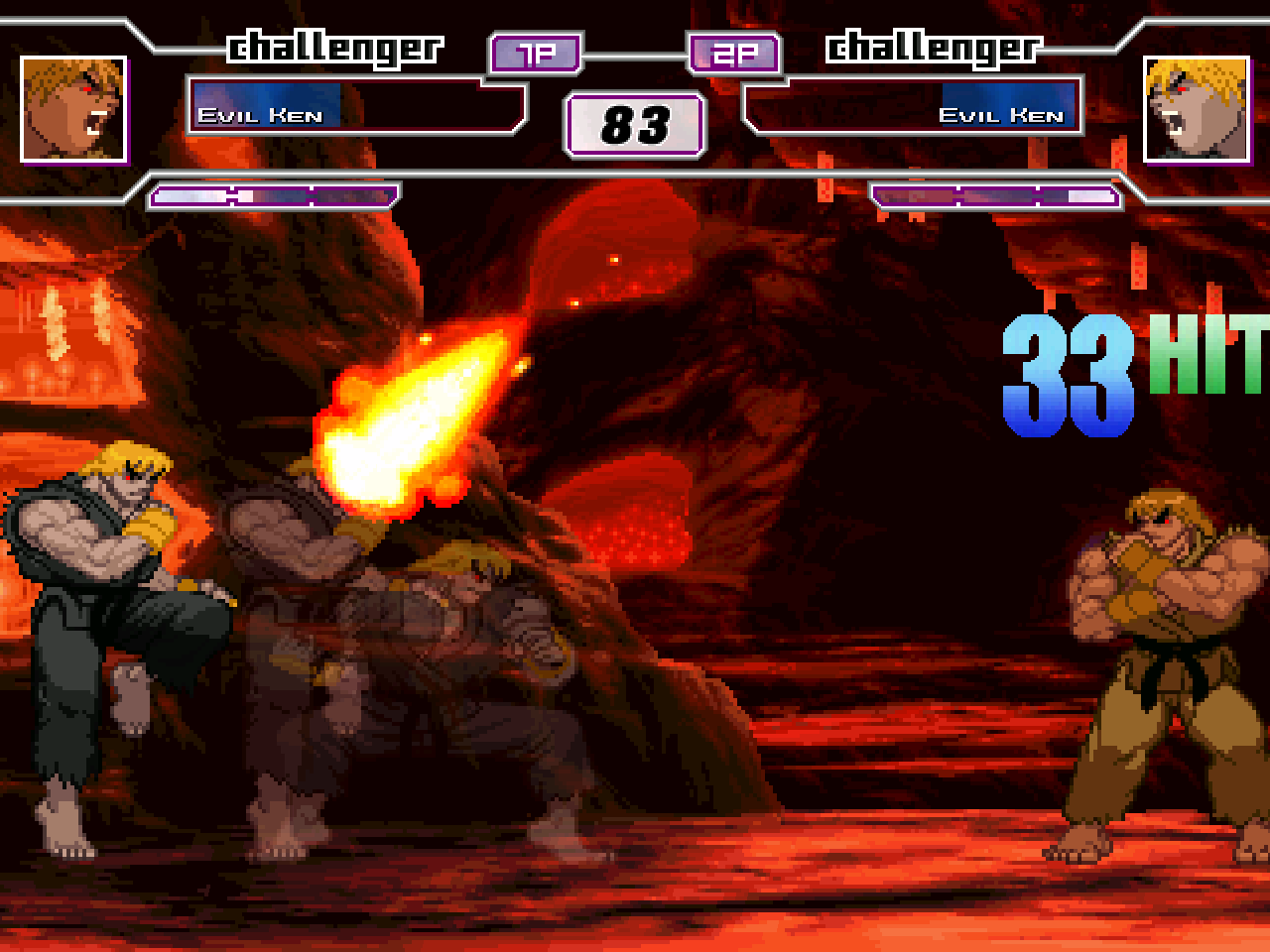Expand the left challenger name panel

[357, 104]
